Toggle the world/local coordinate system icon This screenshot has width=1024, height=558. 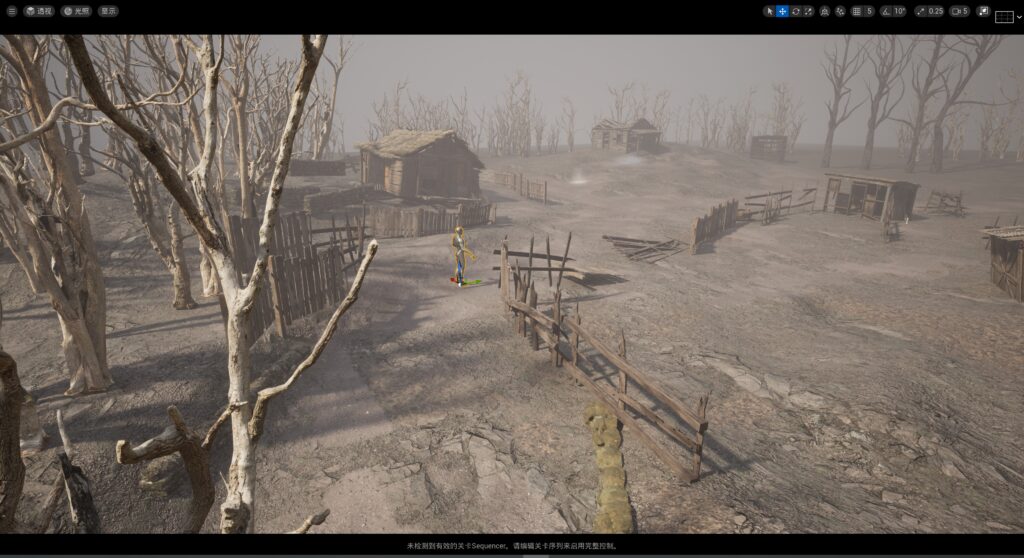click(x=824, y=11)
